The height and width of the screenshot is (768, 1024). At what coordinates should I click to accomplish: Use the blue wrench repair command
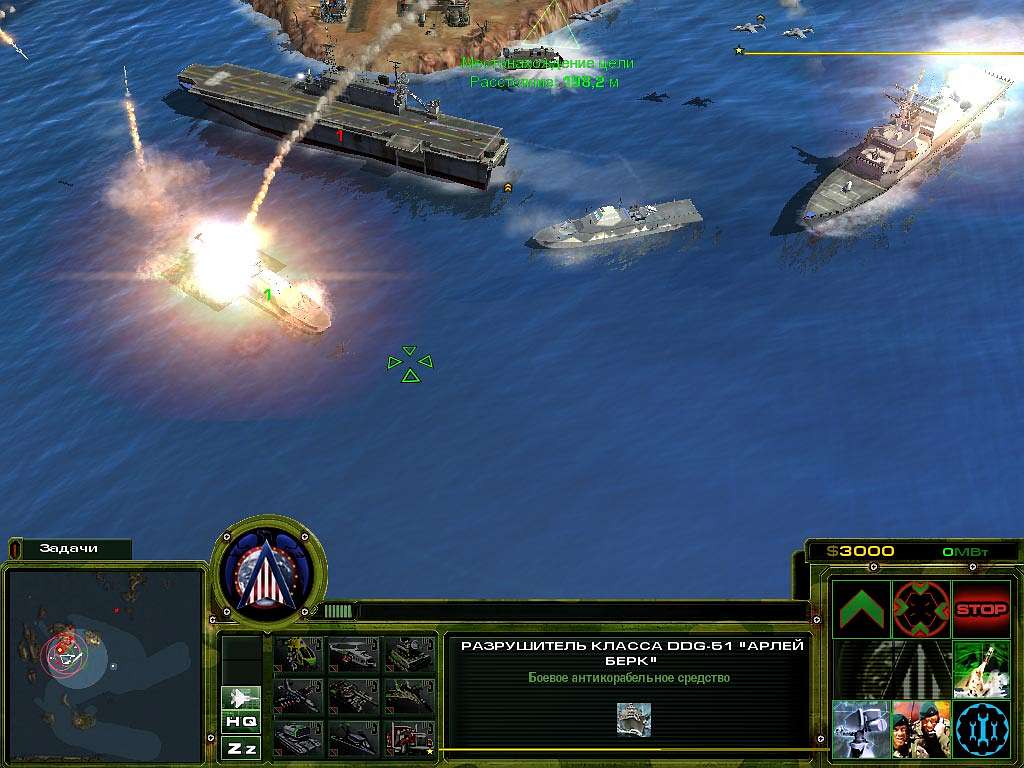tap(981, 728)
